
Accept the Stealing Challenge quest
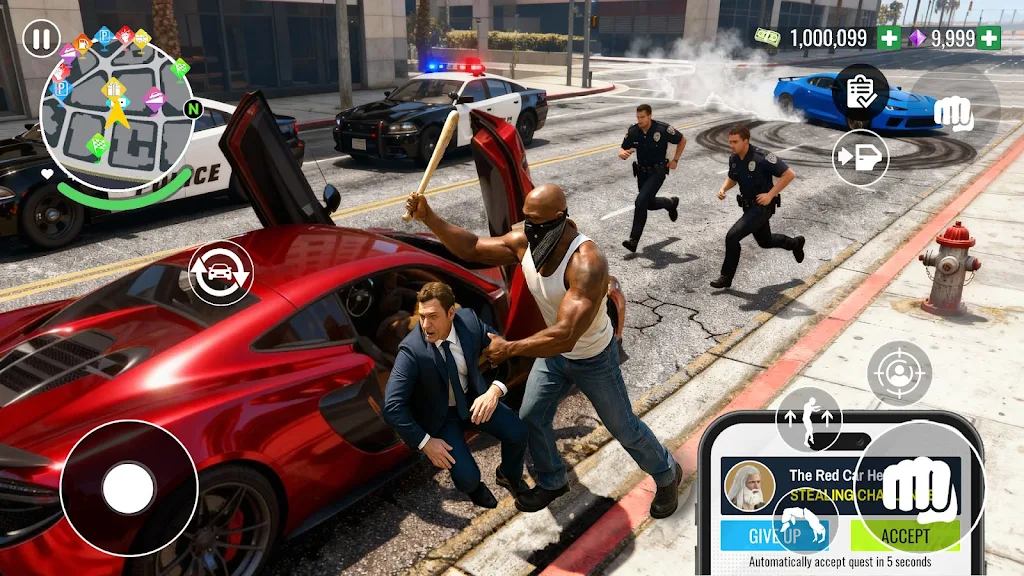(x=905, y=536)
